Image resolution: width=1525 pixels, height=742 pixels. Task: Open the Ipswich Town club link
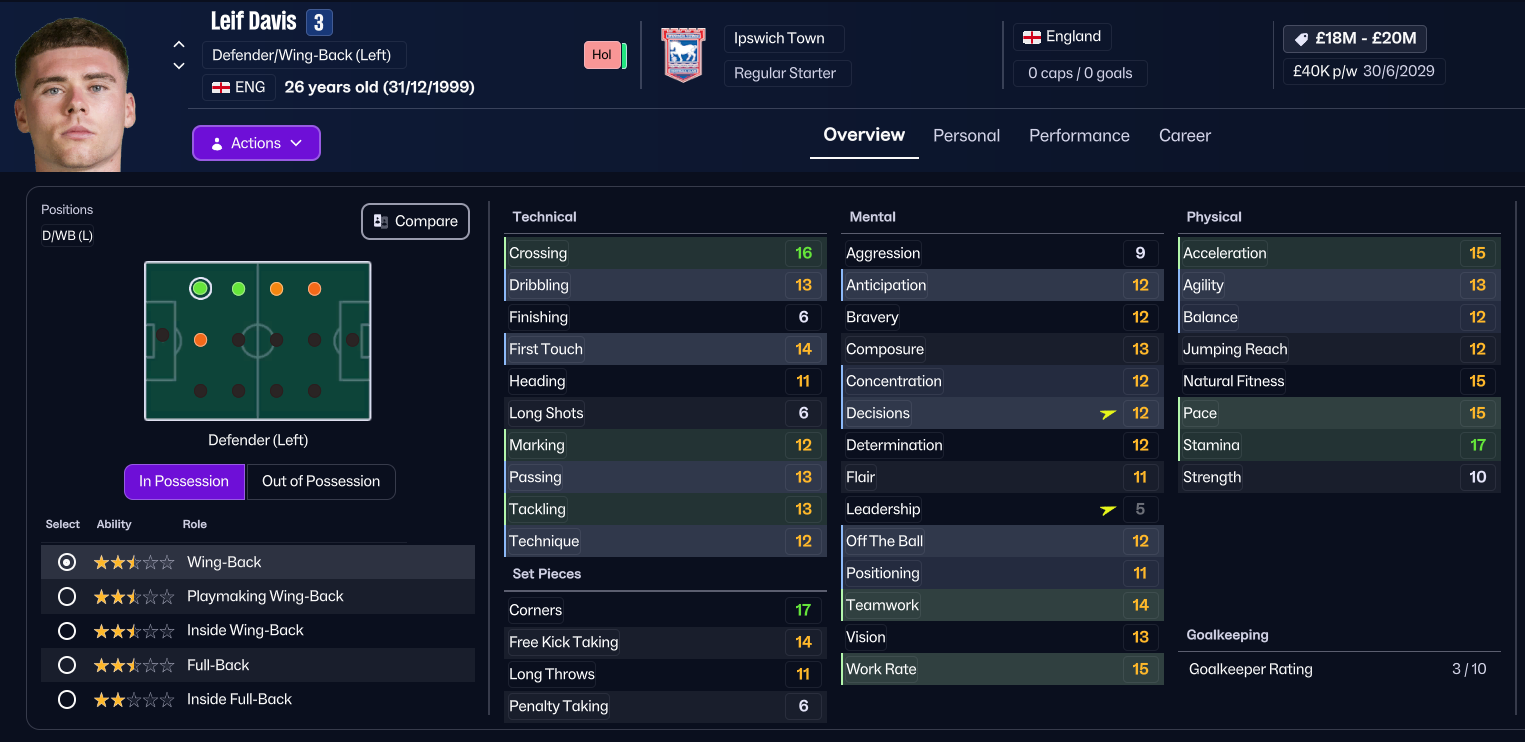tap(779, 39)
